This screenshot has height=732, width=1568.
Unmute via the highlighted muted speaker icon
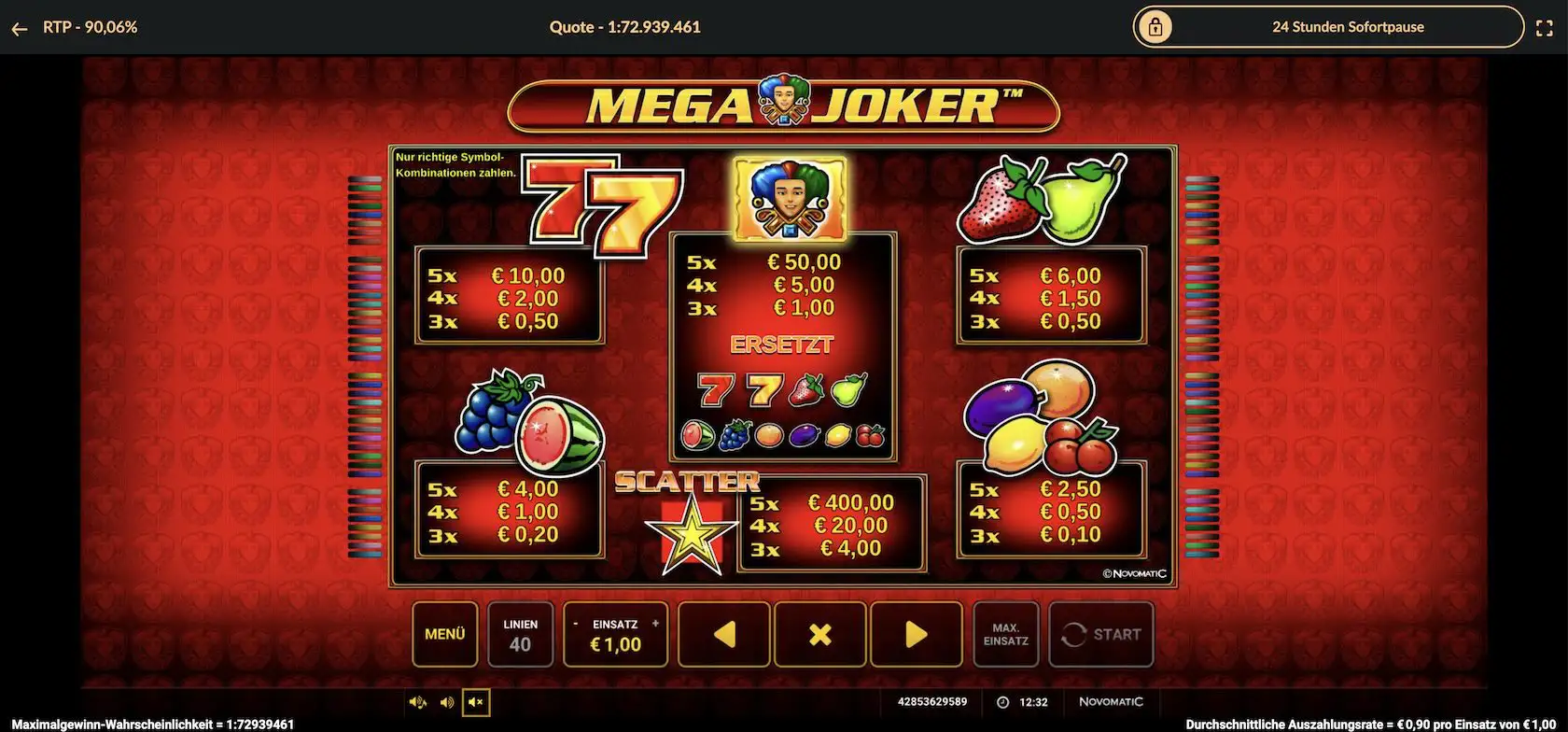(x=475, y=702)
